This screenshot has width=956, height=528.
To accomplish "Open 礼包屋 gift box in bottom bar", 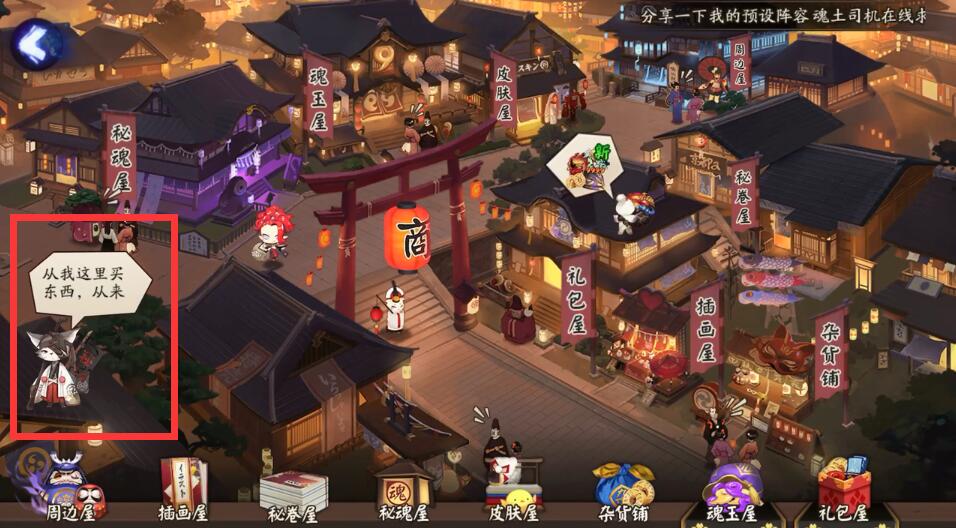I will (x=843, y=490).
